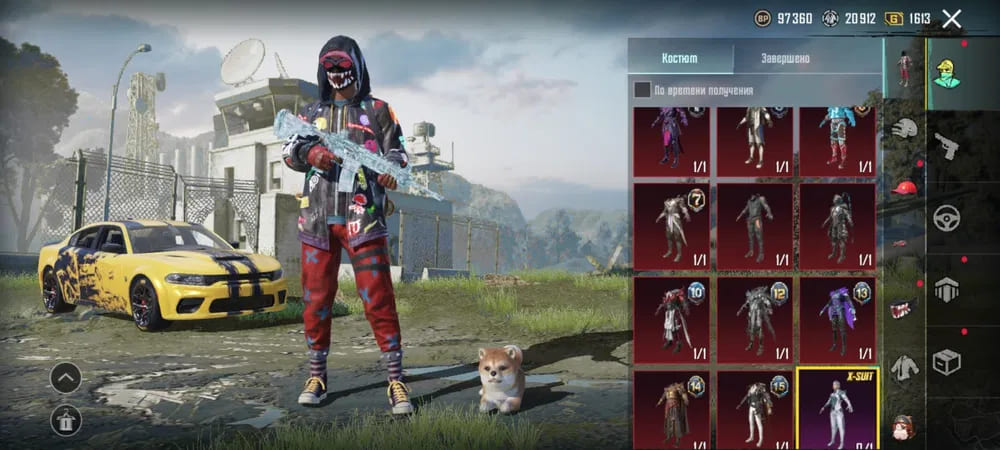This screenshot has height=450, width=1000.
Task: Choose the costume with level 7 badge
Action: click(x=671, y=224)
